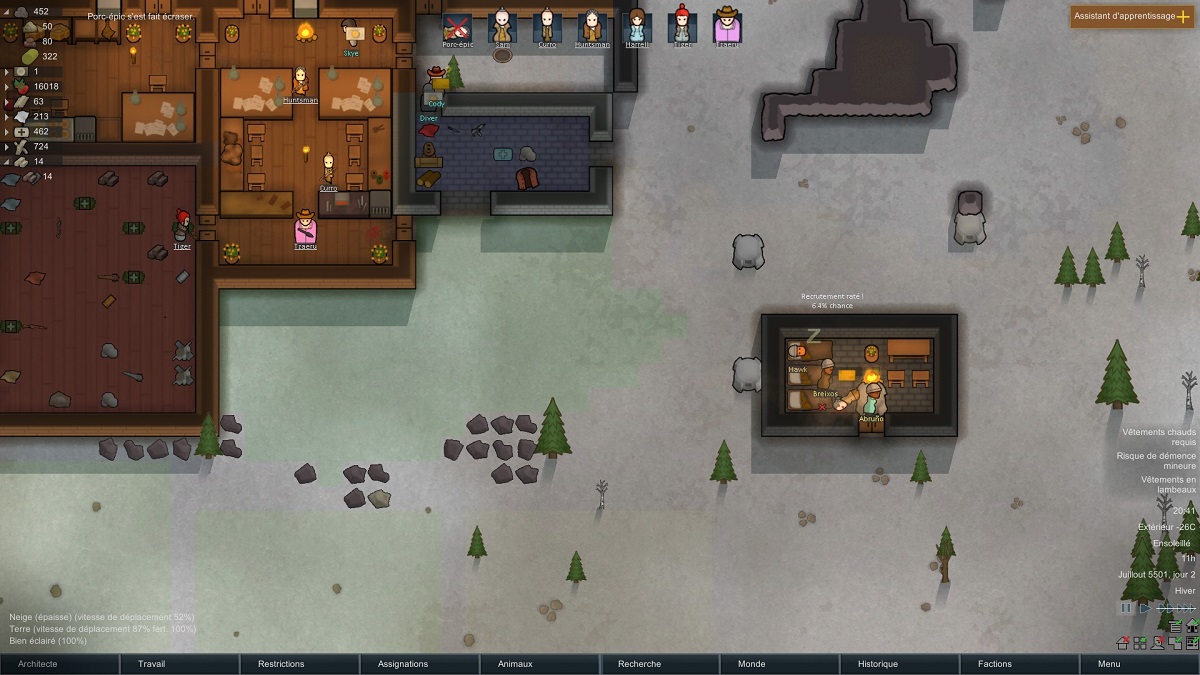Select colonist Sam's portrait
The height and width of the screenshot is (675, 1200).
[x=502, y=26]
